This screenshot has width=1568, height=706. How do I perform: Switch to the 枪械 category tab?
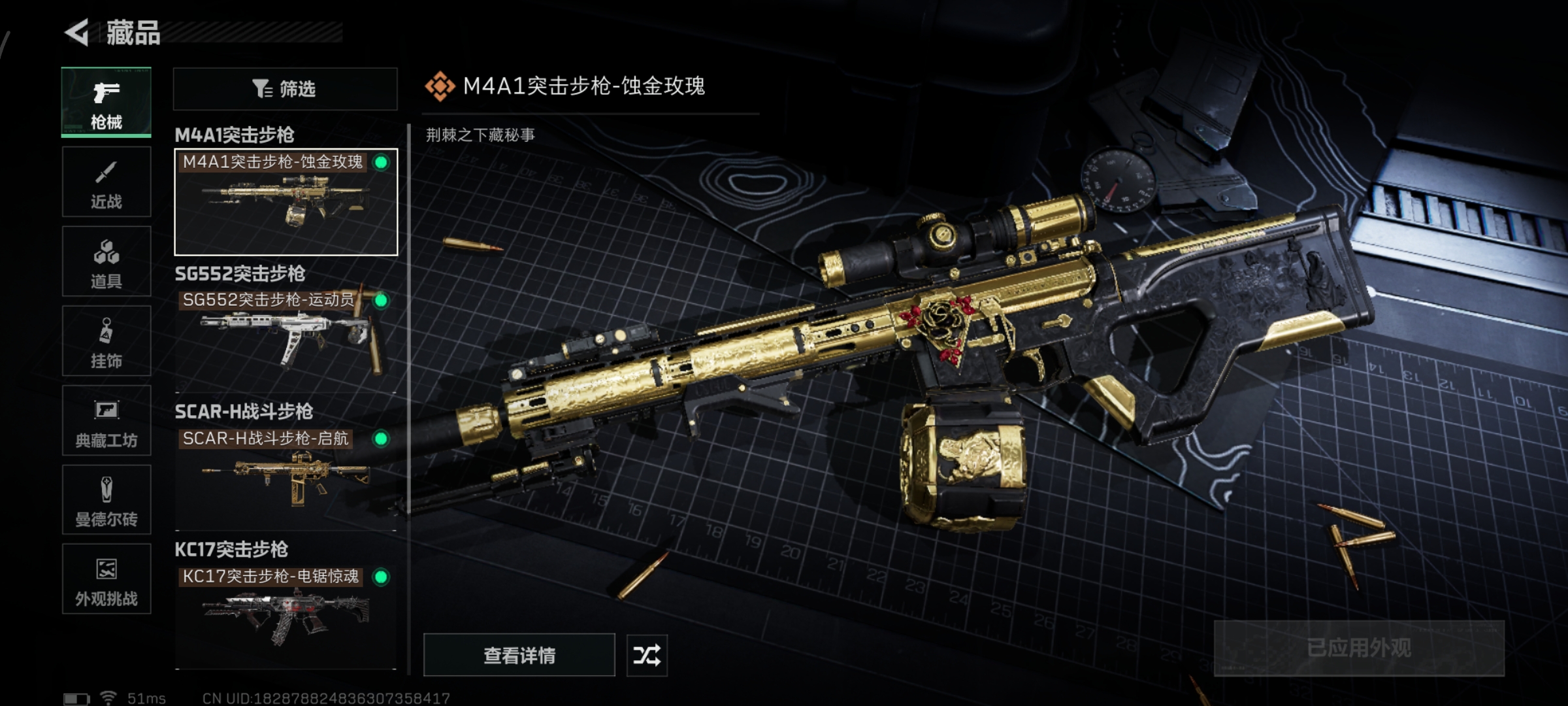[x=106, y=103]
